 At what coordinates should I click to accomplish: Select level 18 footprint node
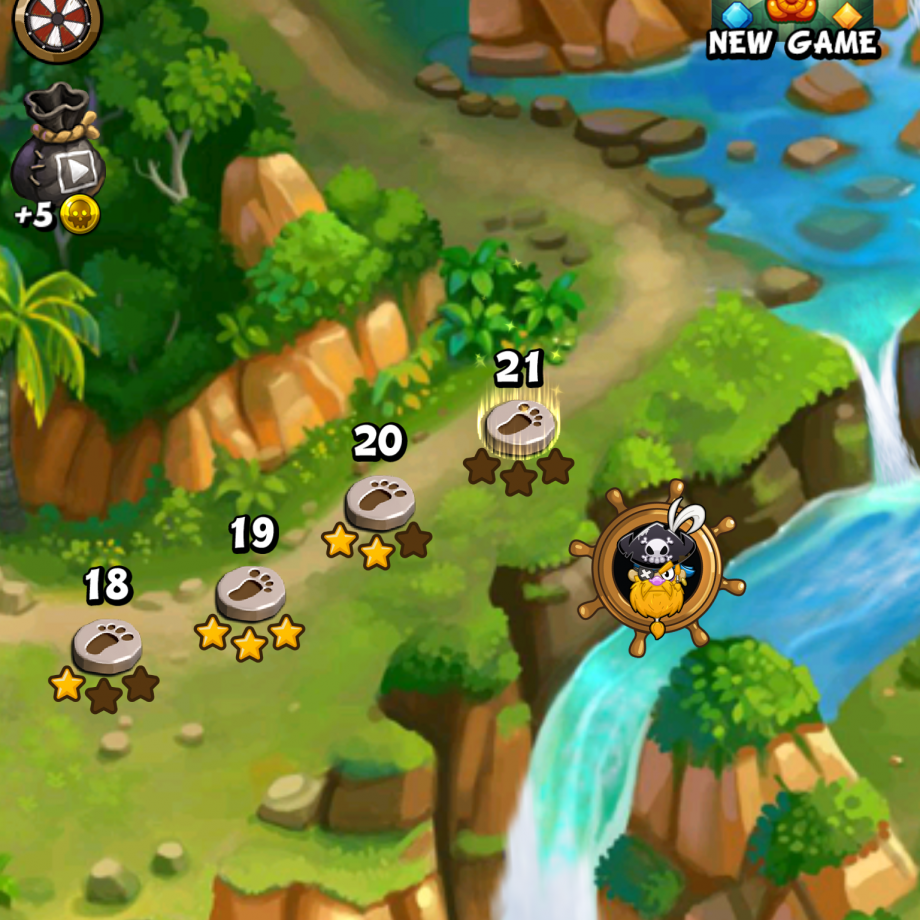point(106,645)
